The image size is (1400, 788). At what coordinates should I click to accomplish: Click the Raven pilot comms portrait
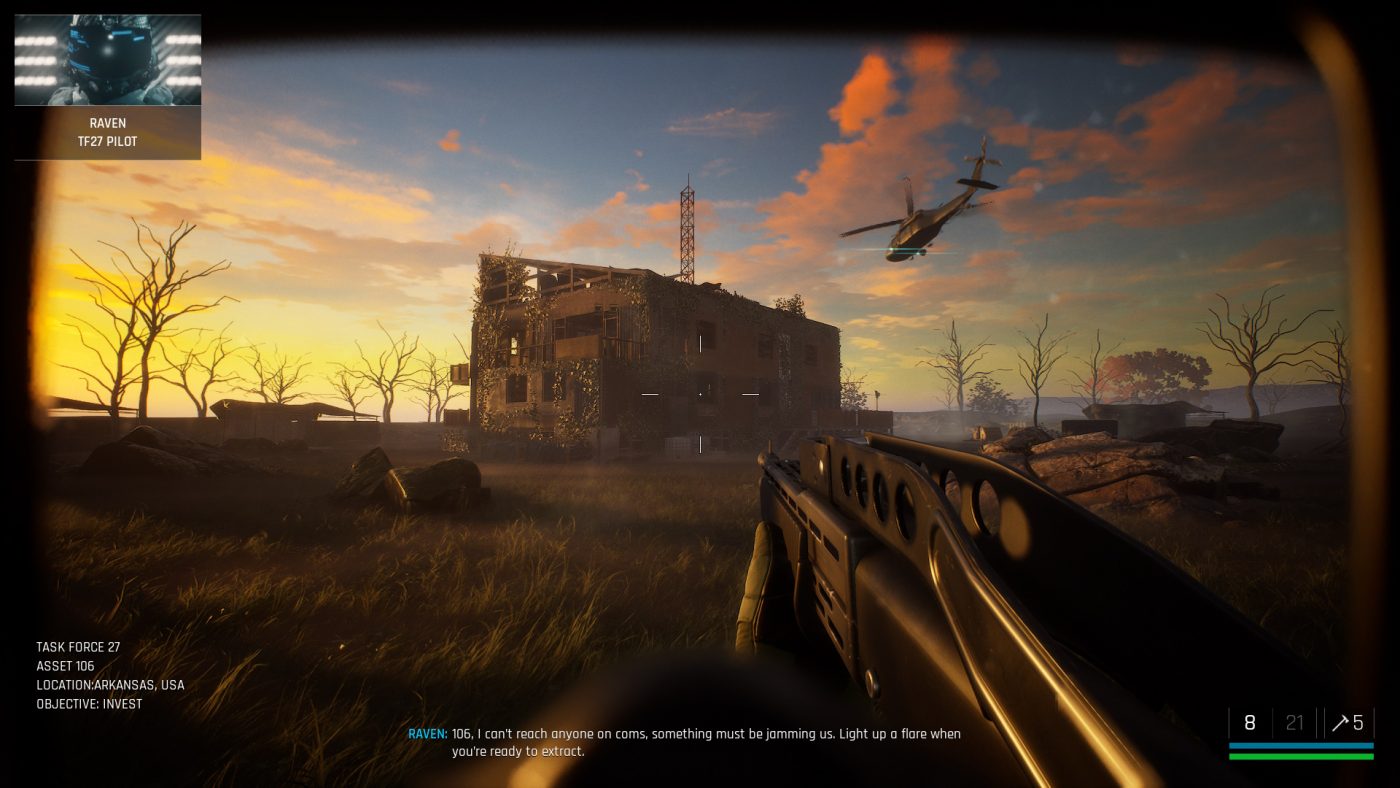107,60
